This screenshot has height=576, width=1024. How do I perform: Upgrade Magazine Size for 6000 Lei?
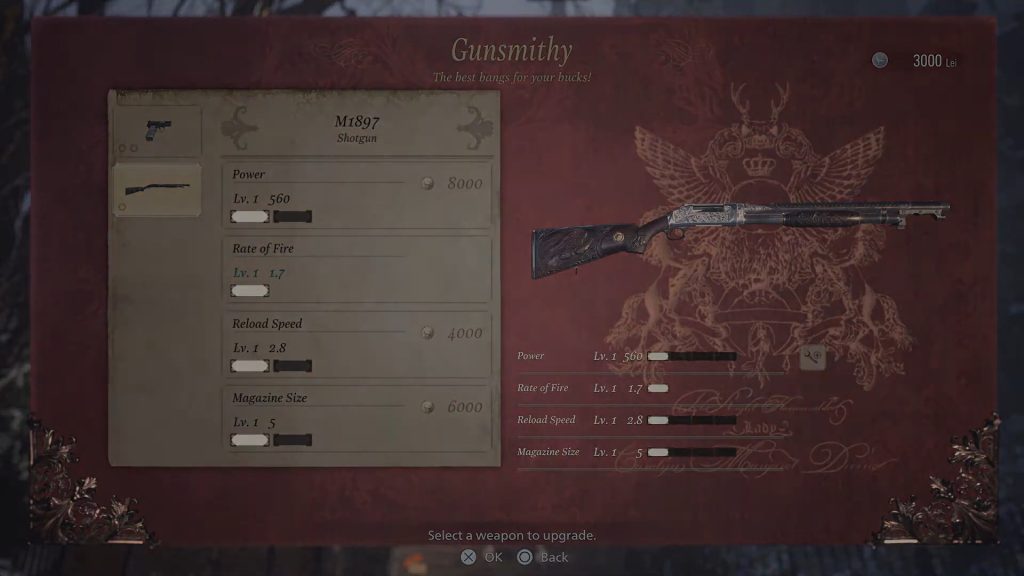357,418
